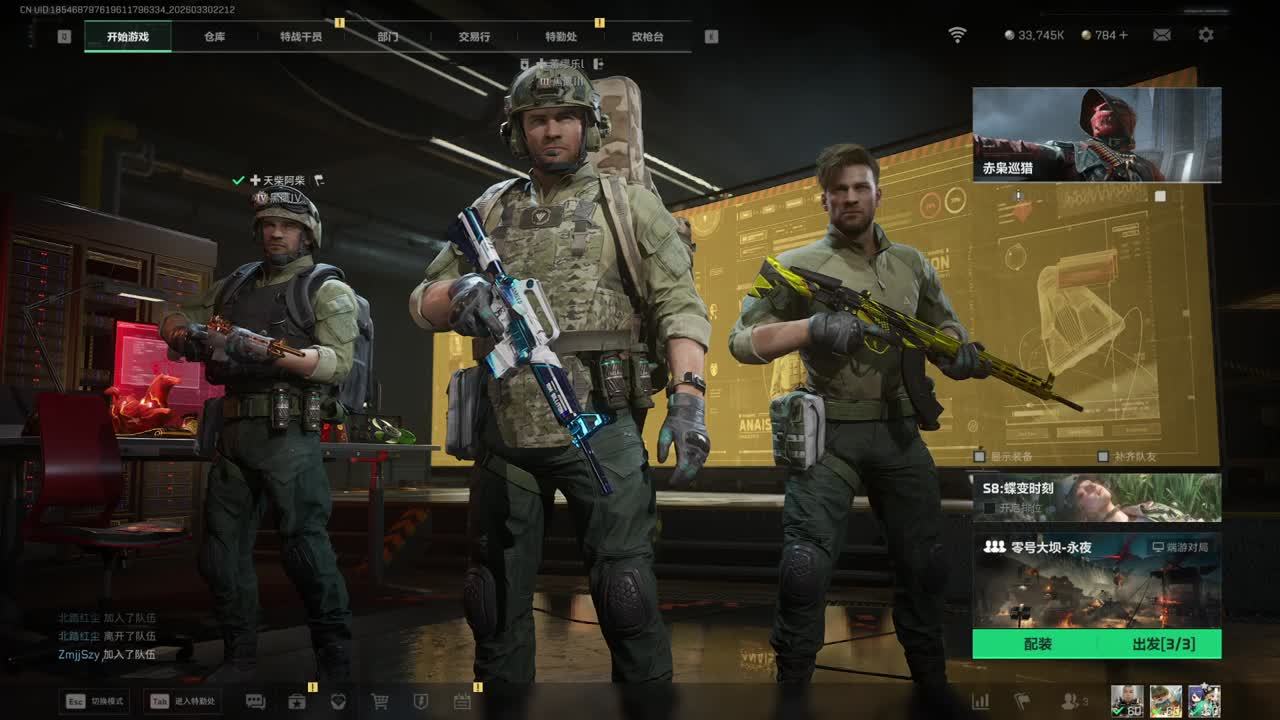
Task: Toggle the 补齐队友 fill-teammates checkbox
Action: 1102,456
